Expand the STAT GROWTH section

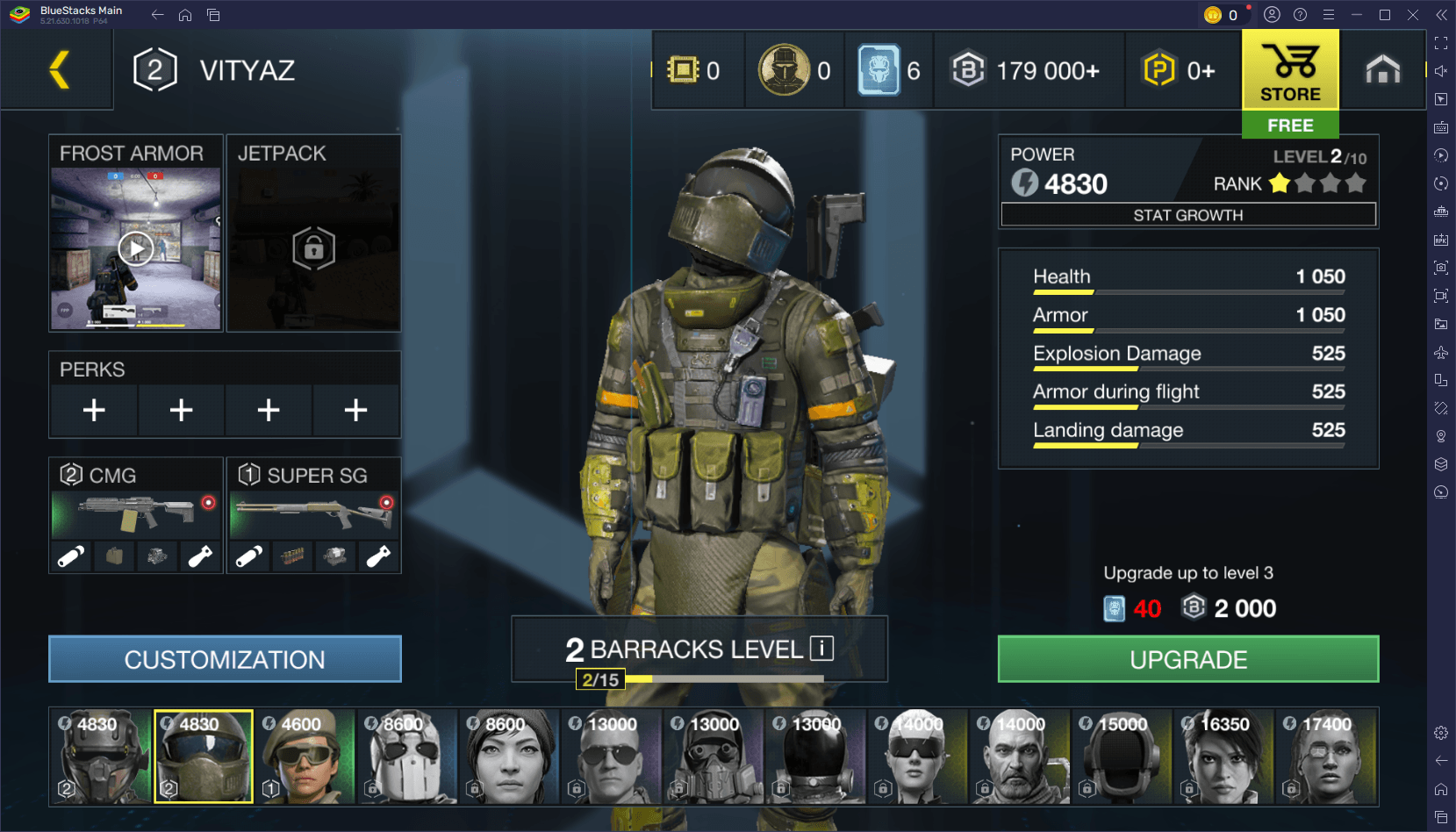1188,214
